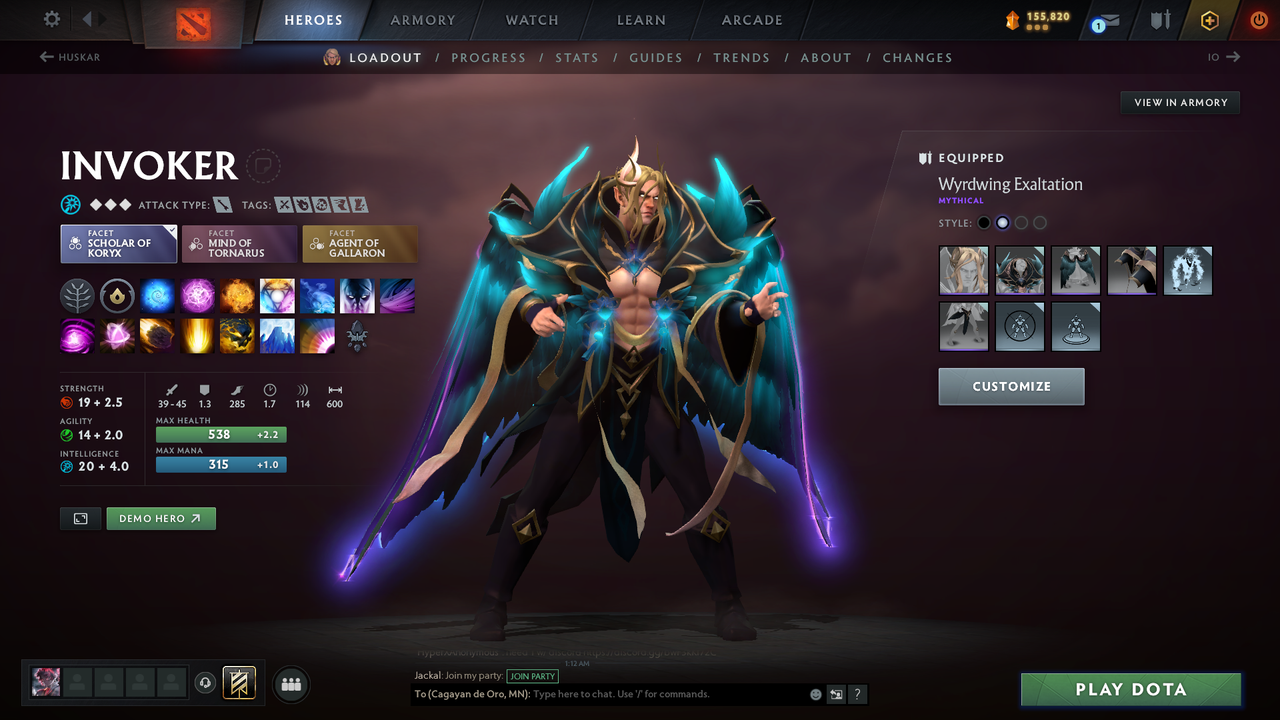Select the Scholar of Koryx facet
Screen dimensions: 1280x720
(x=118, y=243)
